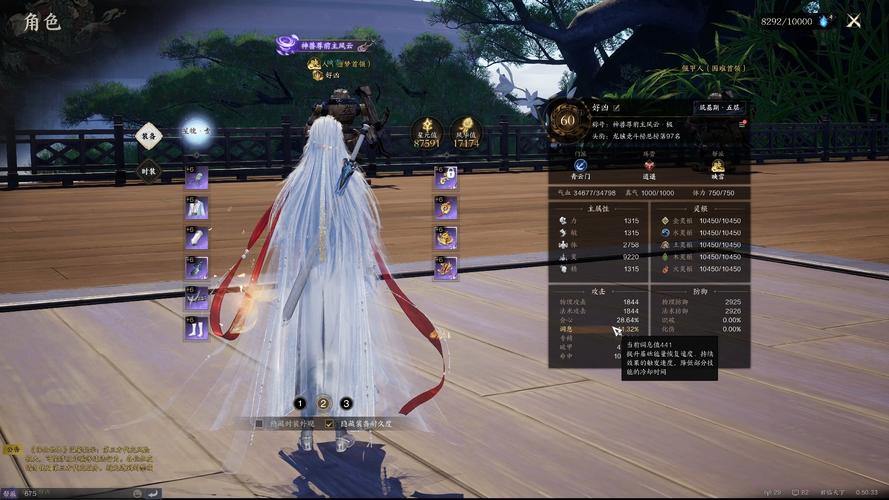Open the 逍遥 faction icon
The image size is (889, 500).
(648, 165)
